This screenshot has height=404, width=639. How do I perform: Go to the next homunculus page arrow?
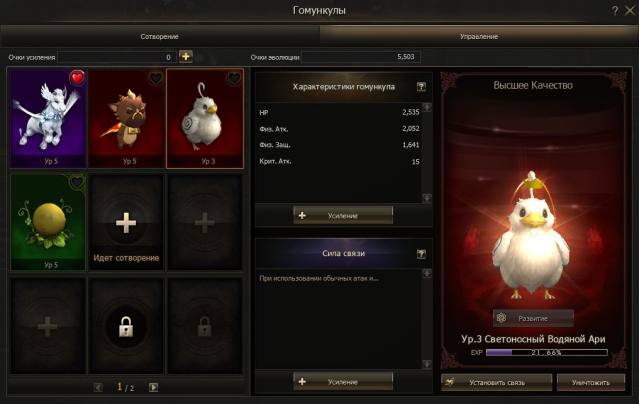154,387
